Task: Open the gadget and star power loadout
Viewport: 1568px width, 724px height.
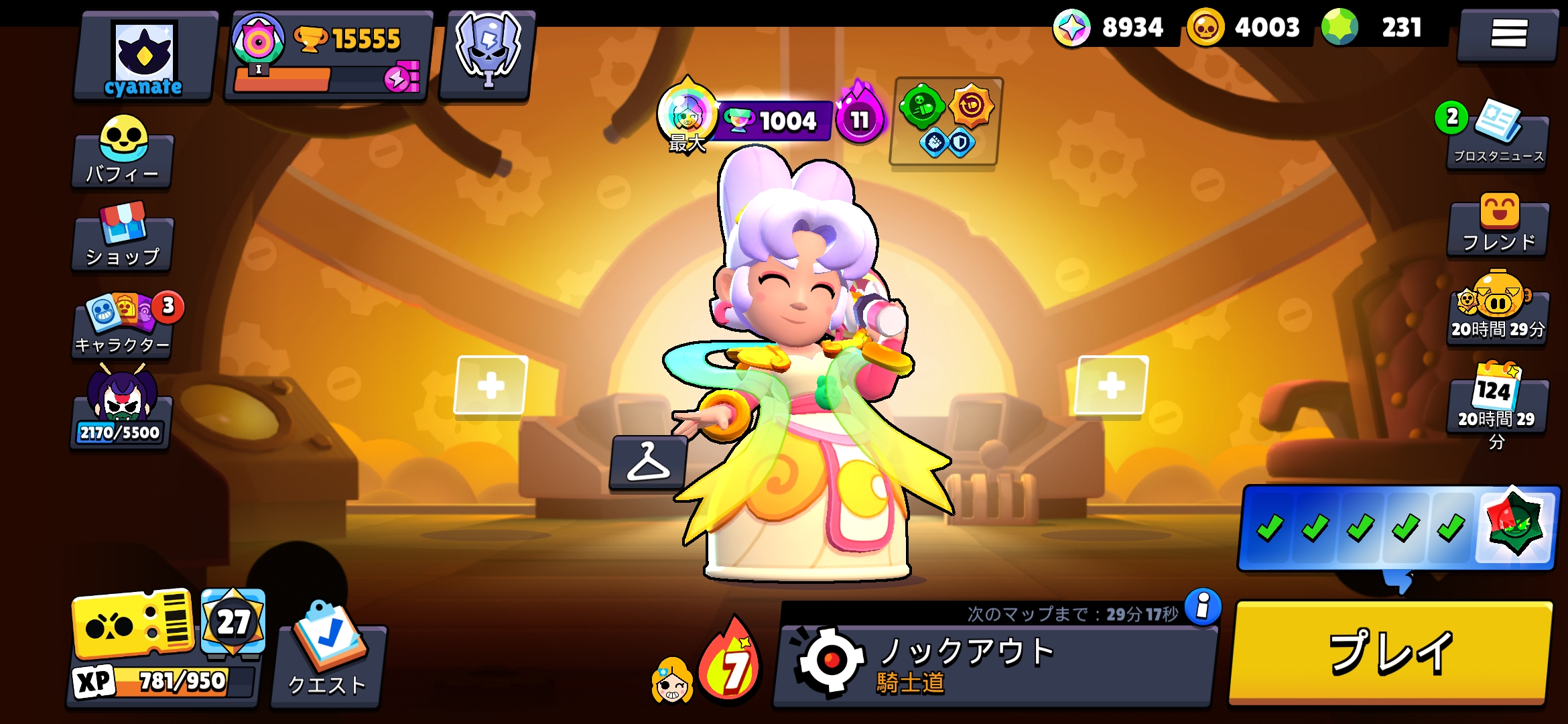Action: tap(945, 122)
